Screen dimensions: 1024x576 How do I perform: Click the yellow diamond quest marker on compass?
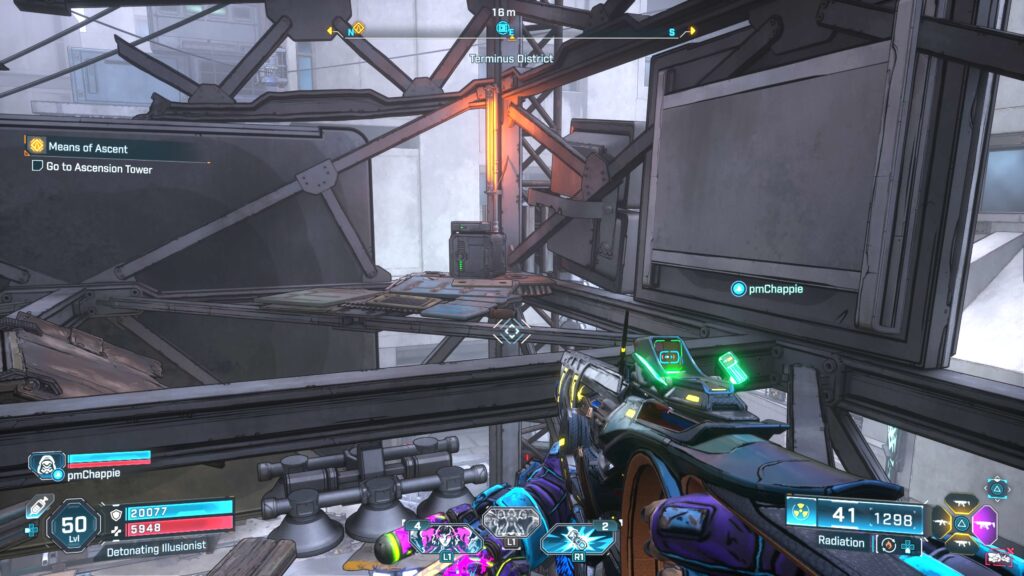click(360, 29)
